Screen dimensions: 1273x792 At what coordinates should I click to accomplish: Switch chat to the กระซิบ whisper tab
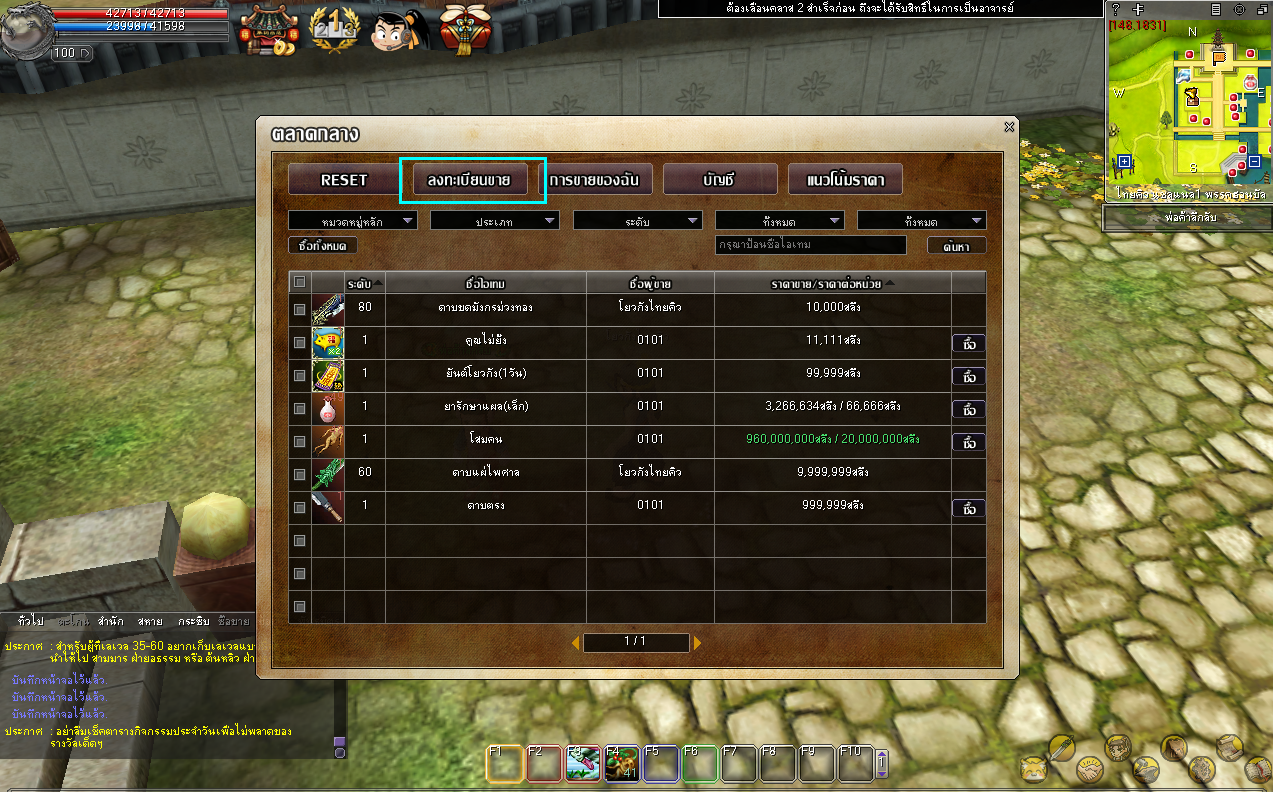pyautogui.click(x=194, y=621)
